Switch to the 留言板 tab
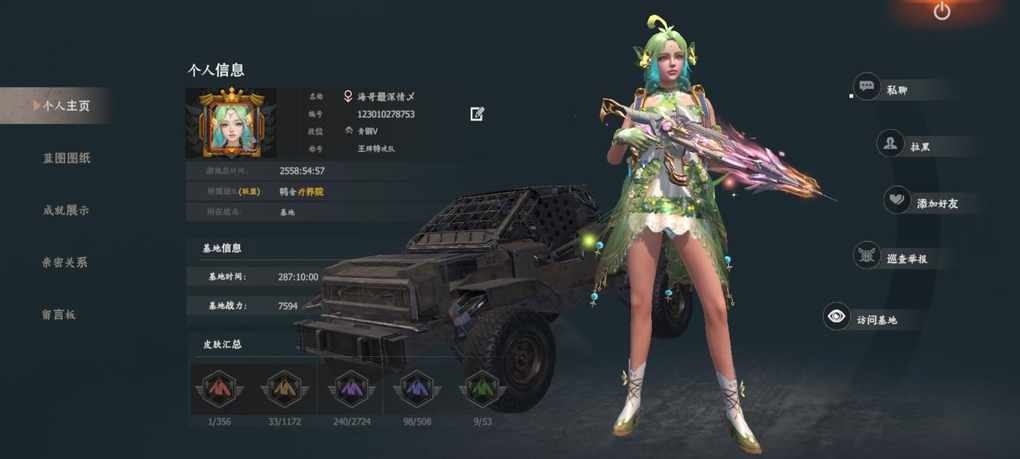The width and height of the screenshot is (1020, 459). pyautogui.click(x=59, y=314)
